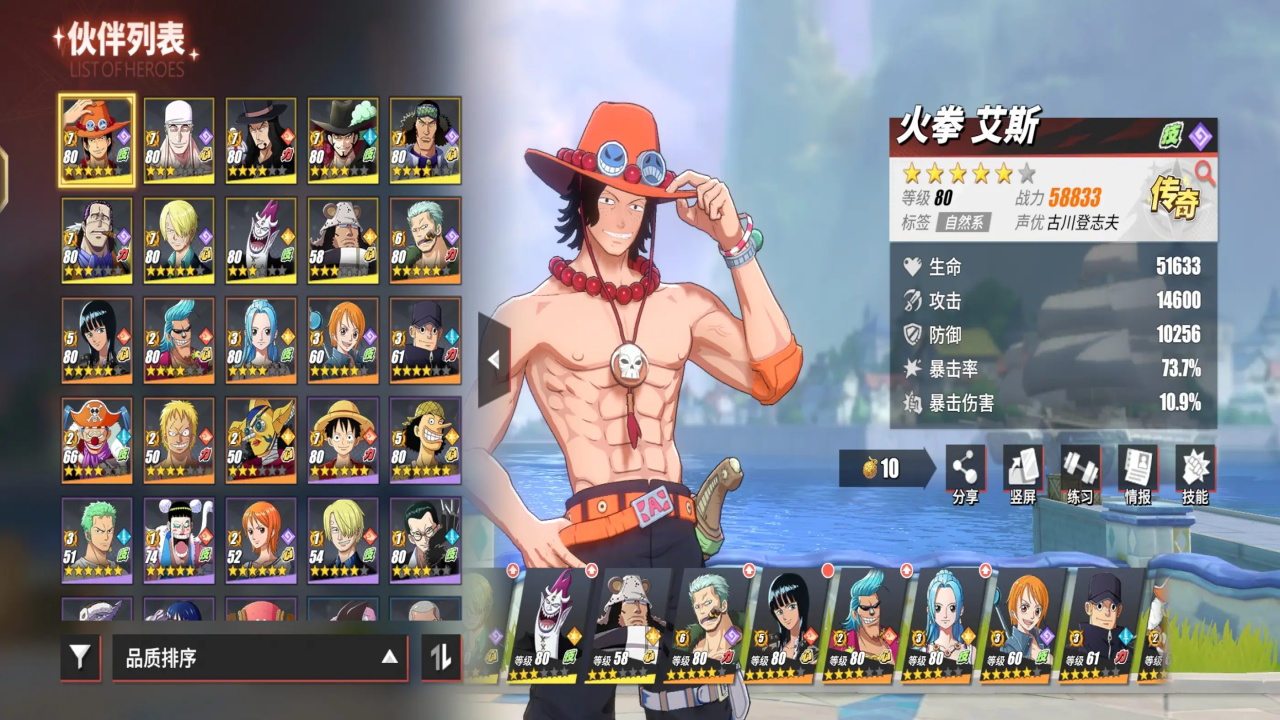Select the level 61 capped hero card
The image size is (1280, 720).
tap(425, 340)
